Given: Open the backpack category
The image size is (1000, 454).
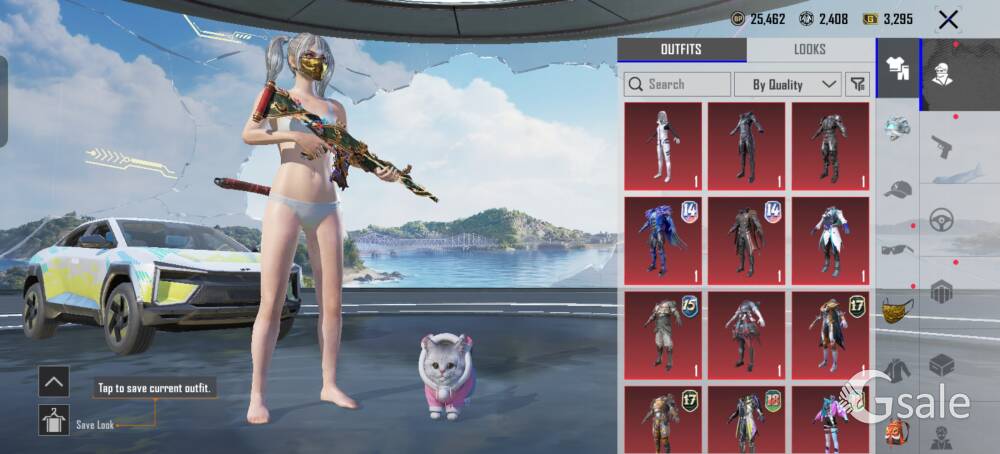Looking at the screenshot, I should point(897,432).
